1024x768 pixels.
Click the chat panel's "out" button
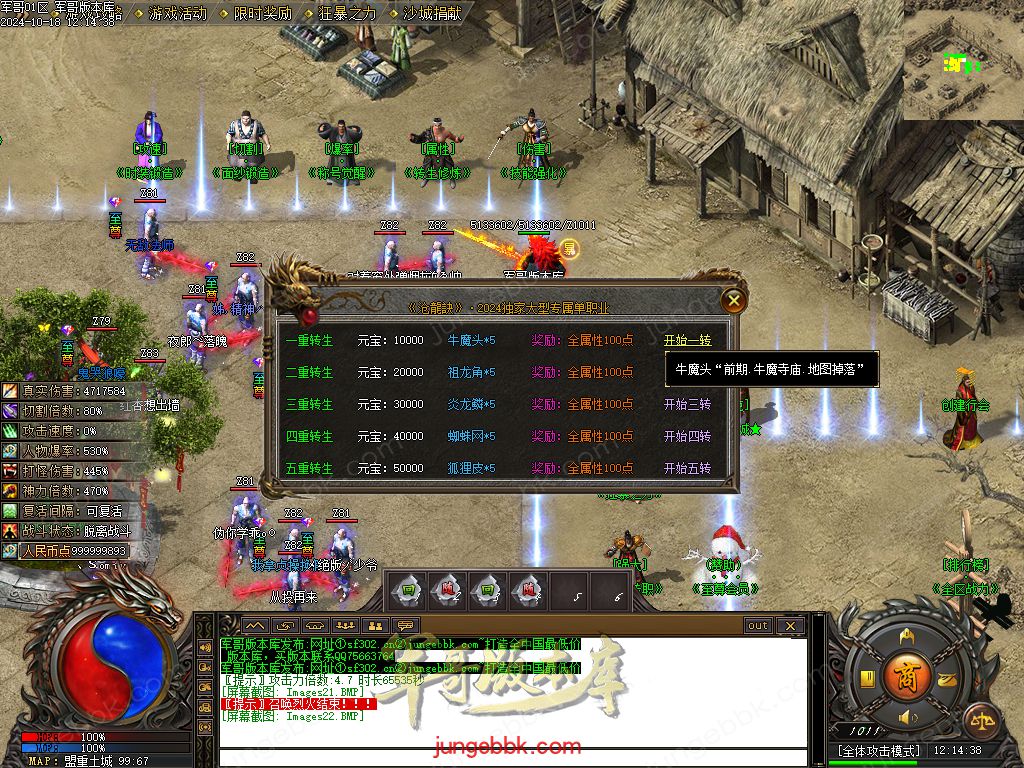tap(758, 626)
